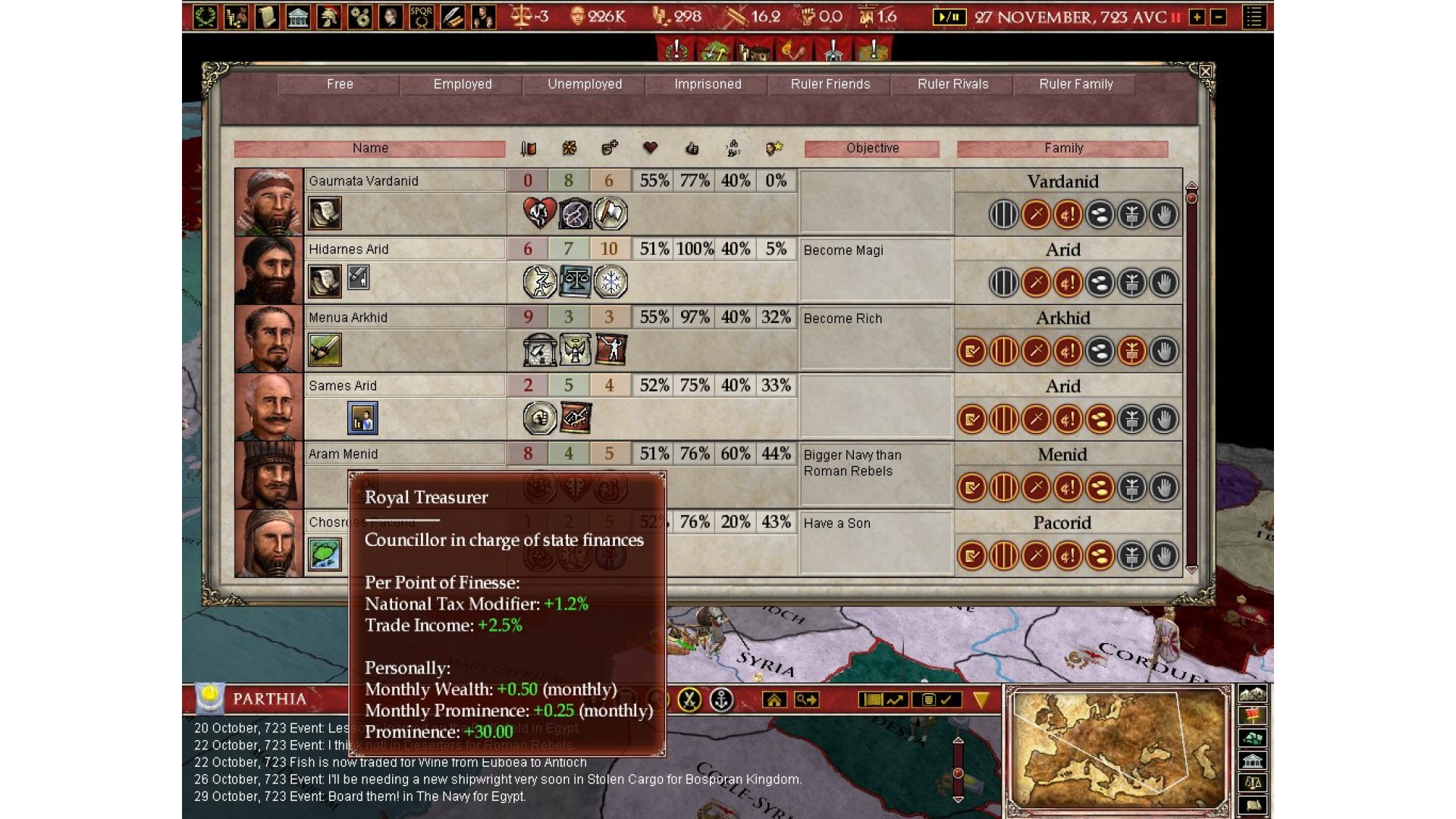This screenshot has width=1456, height=819.
Task: Sort characters by Family header
Action: [1062, 149]
